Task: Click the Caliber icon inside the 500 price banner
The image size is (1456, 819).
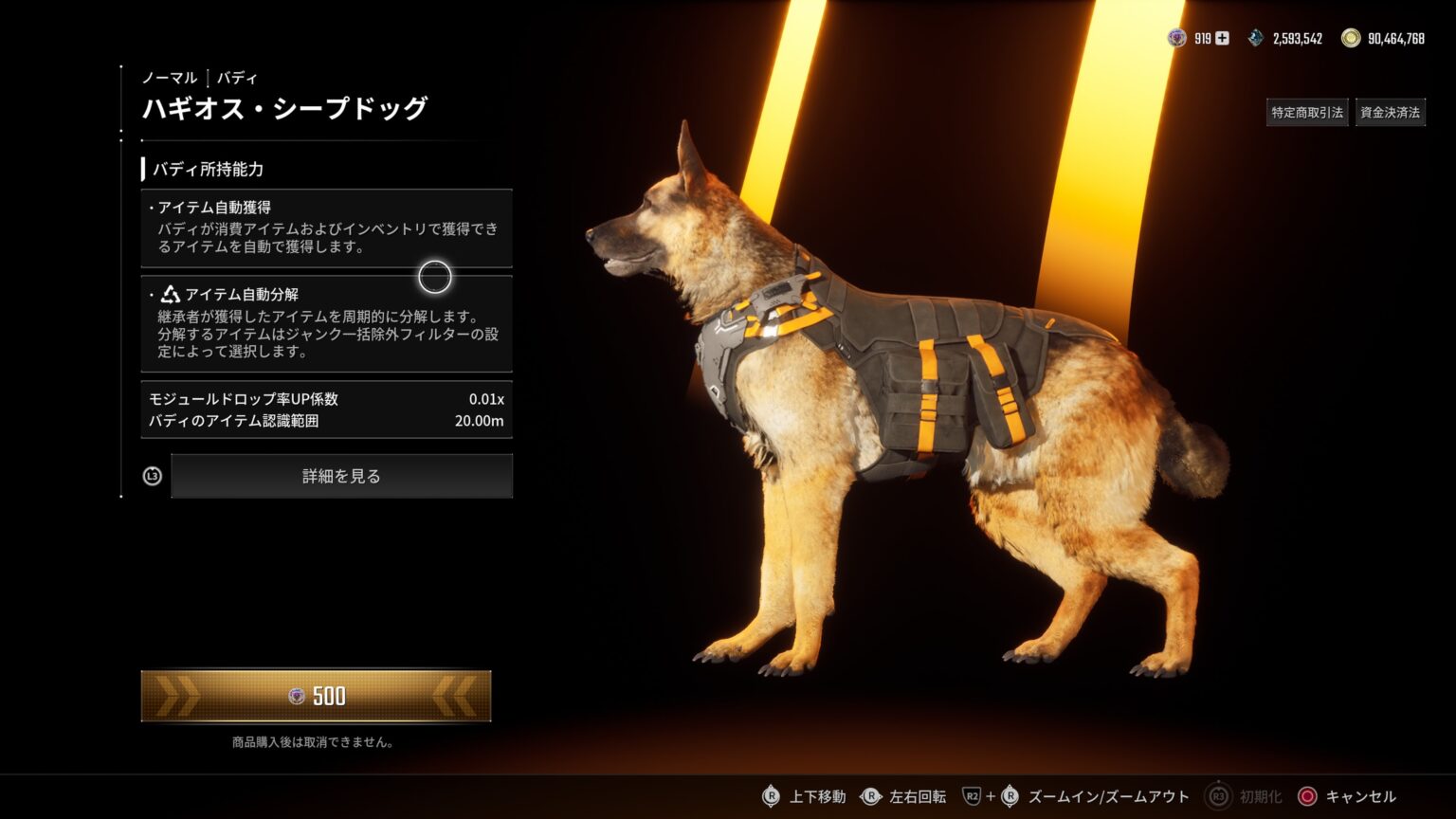Action: (x=296, y=695)
